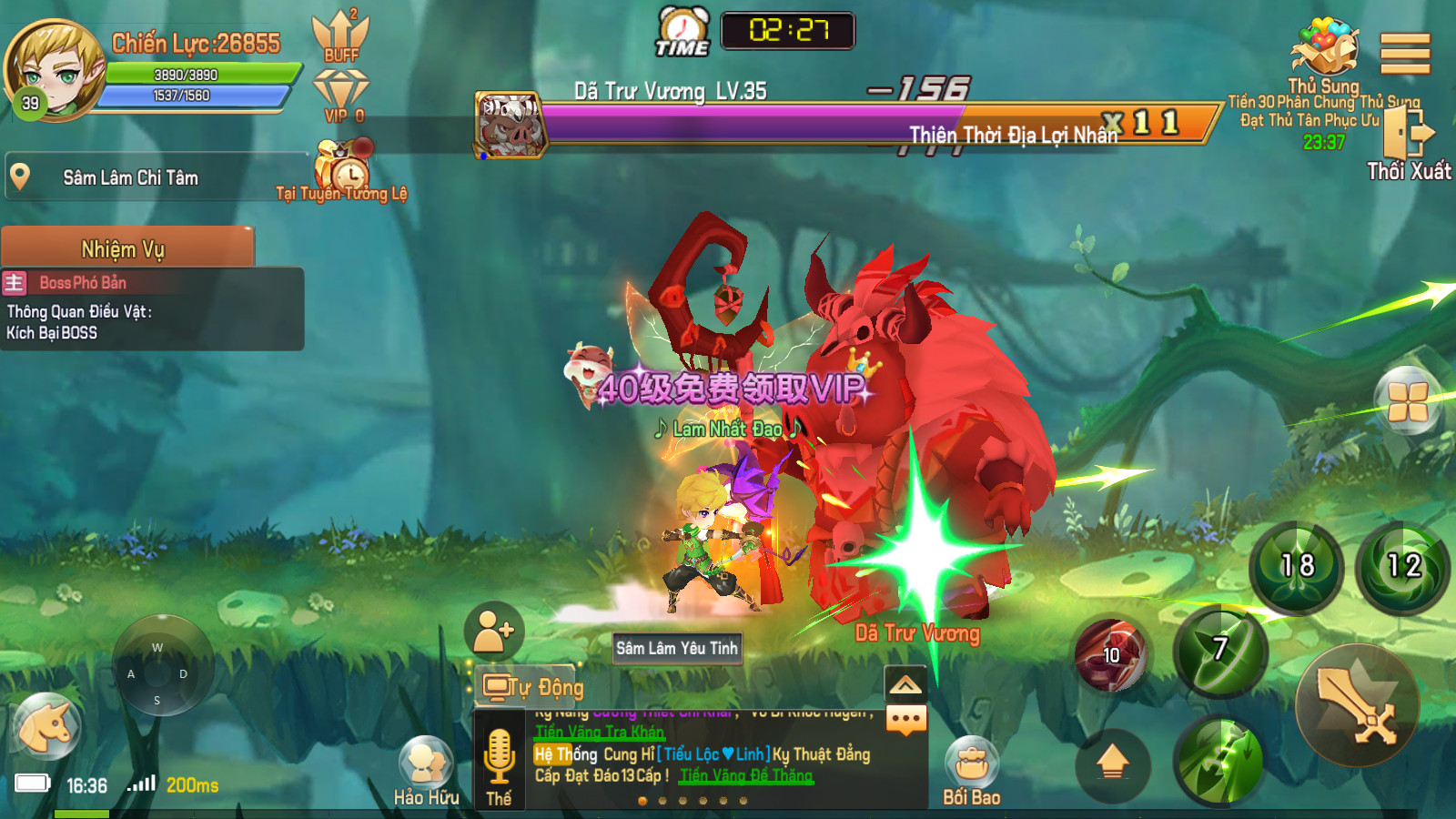Screen dimensions: 1456x819
Task: Activate the green arrow skill
Action: [x=1219, y=761]
